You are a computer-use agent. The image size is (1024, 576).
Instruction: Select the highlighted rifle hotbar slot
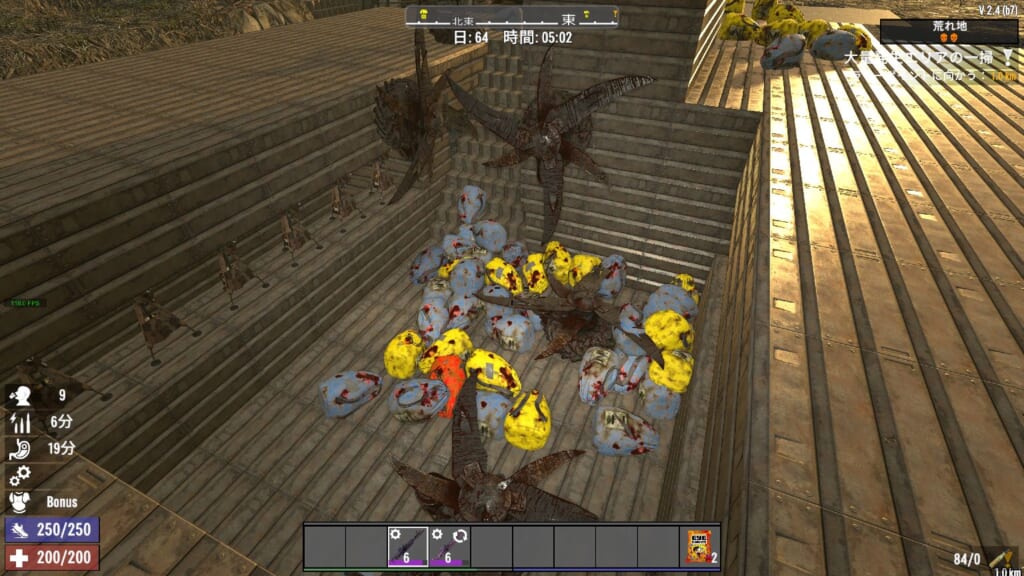pyautogui.click(x=407, y=547)
